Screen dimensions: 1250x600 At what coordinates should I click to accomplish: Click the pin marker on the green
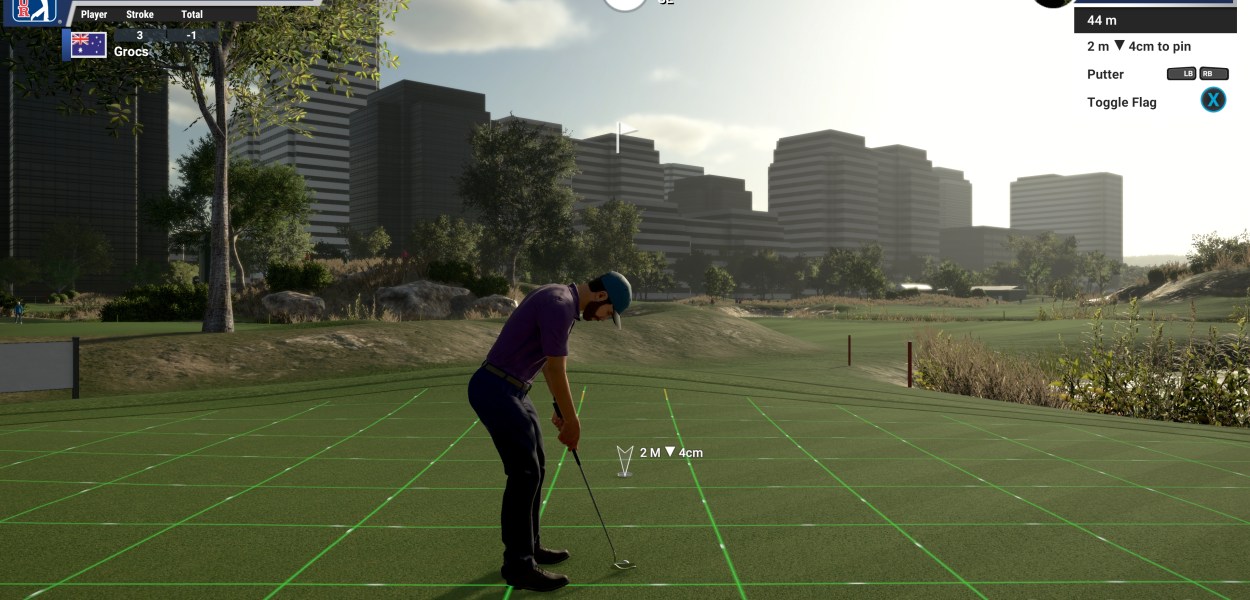pos(625,461)
